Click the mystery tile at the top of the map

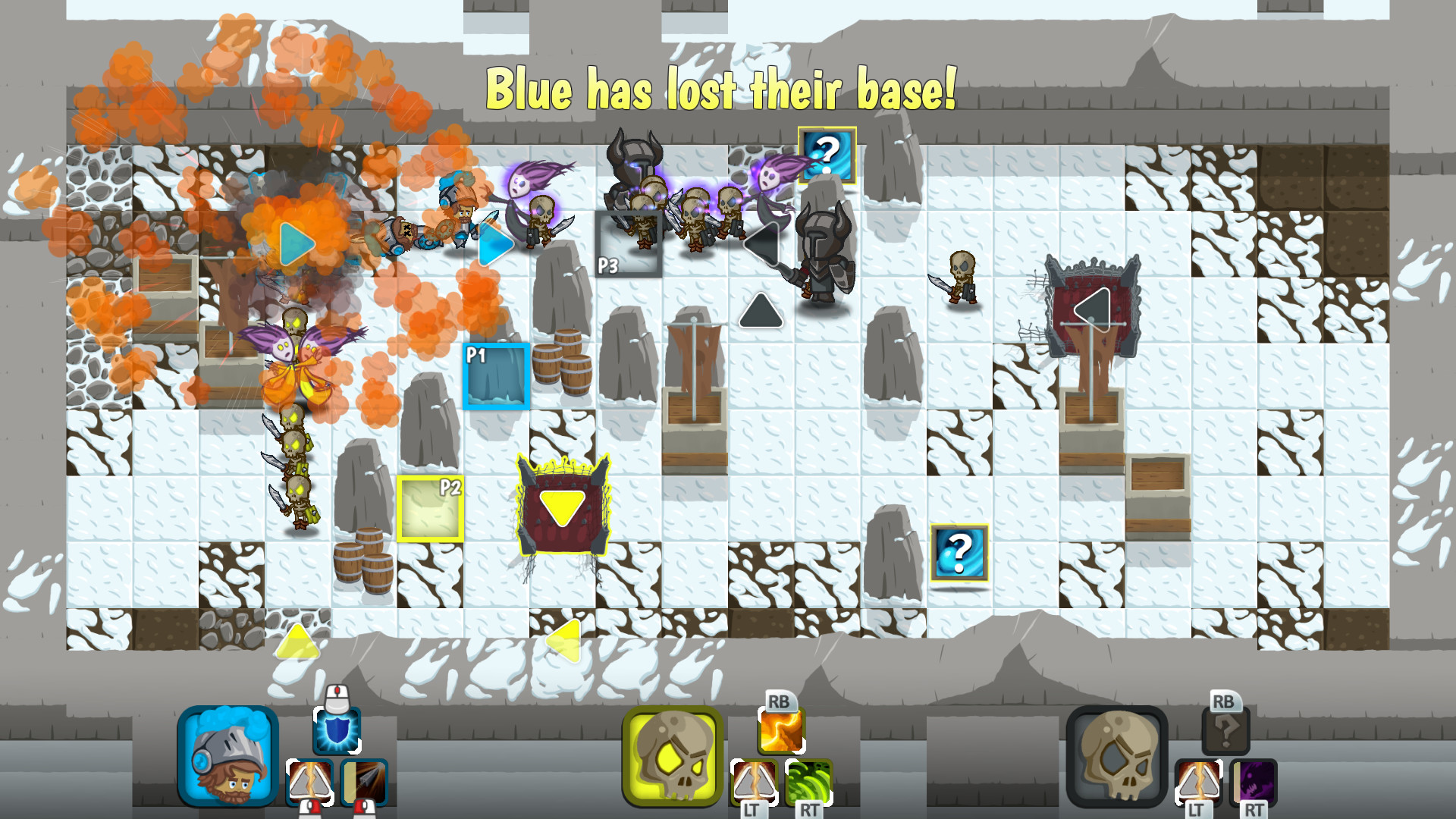coord(826,155)
